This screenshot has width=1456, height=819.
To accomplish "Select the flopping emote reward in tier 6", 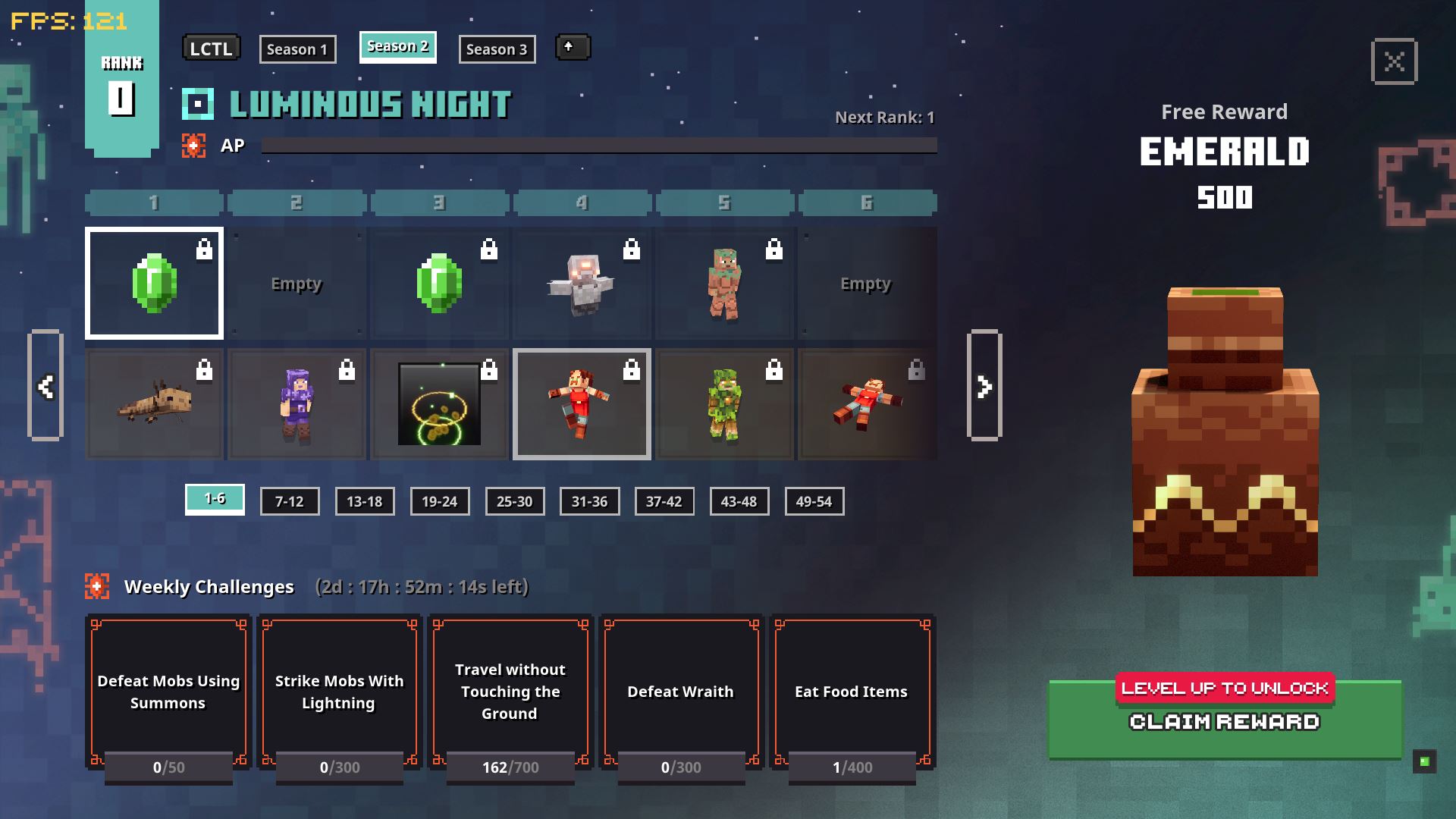I will (866, 403).
